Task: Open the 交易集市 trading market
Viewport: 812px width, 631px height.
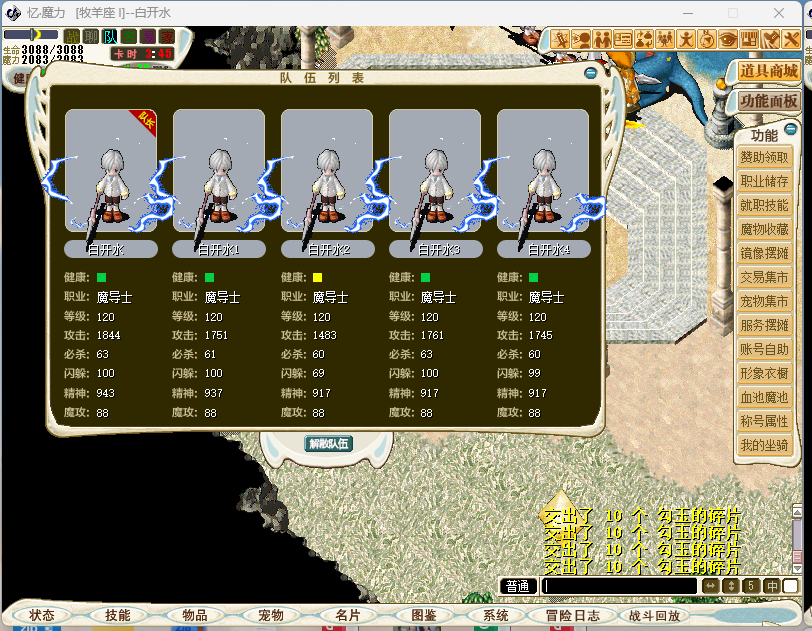Action: click(x=764, y=277)
